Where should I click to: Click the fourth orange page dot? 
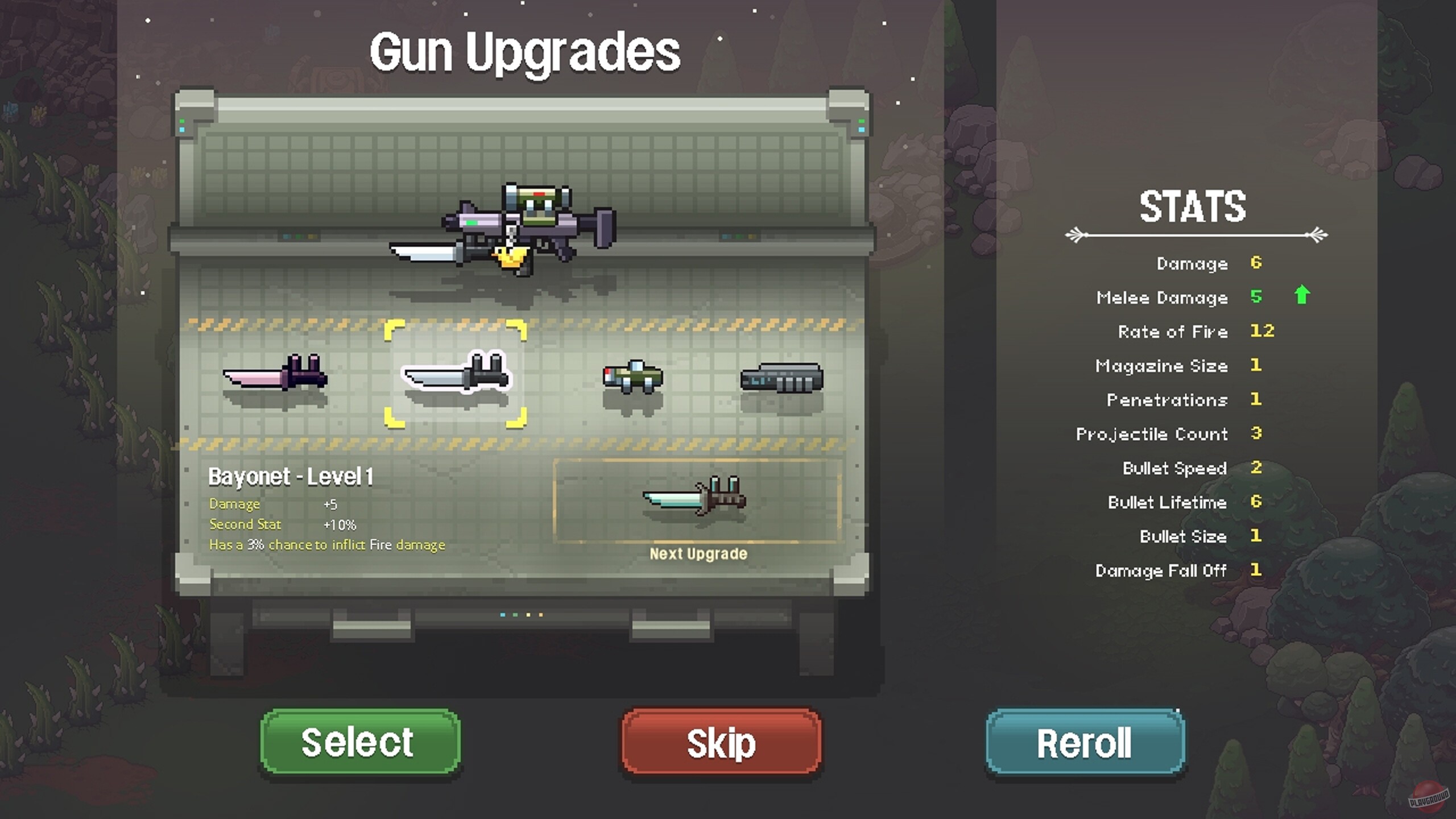click(541, 615)
